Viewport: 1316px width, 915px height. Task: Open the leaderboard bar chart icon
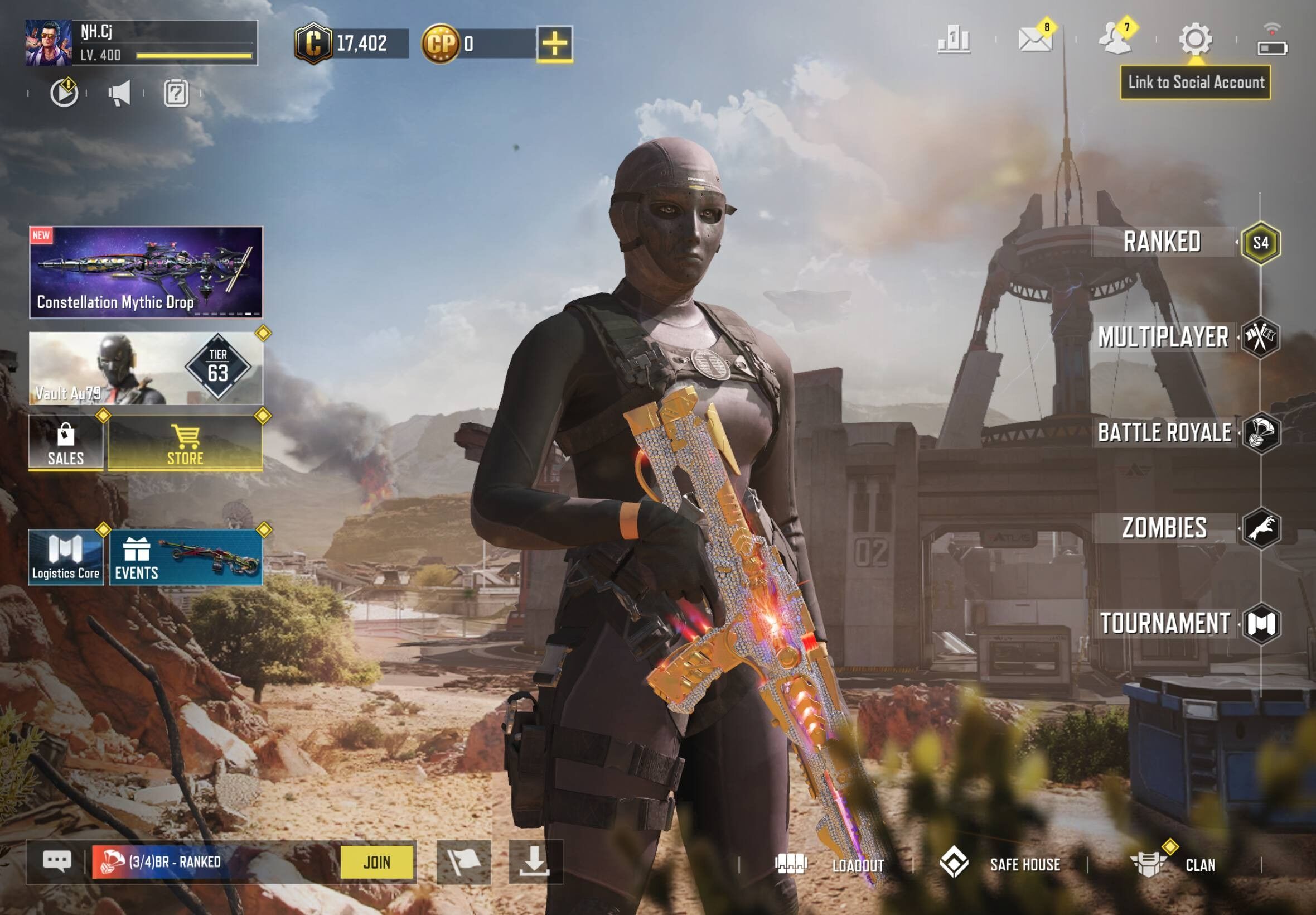pyautogui.click(x=954, y=40)
